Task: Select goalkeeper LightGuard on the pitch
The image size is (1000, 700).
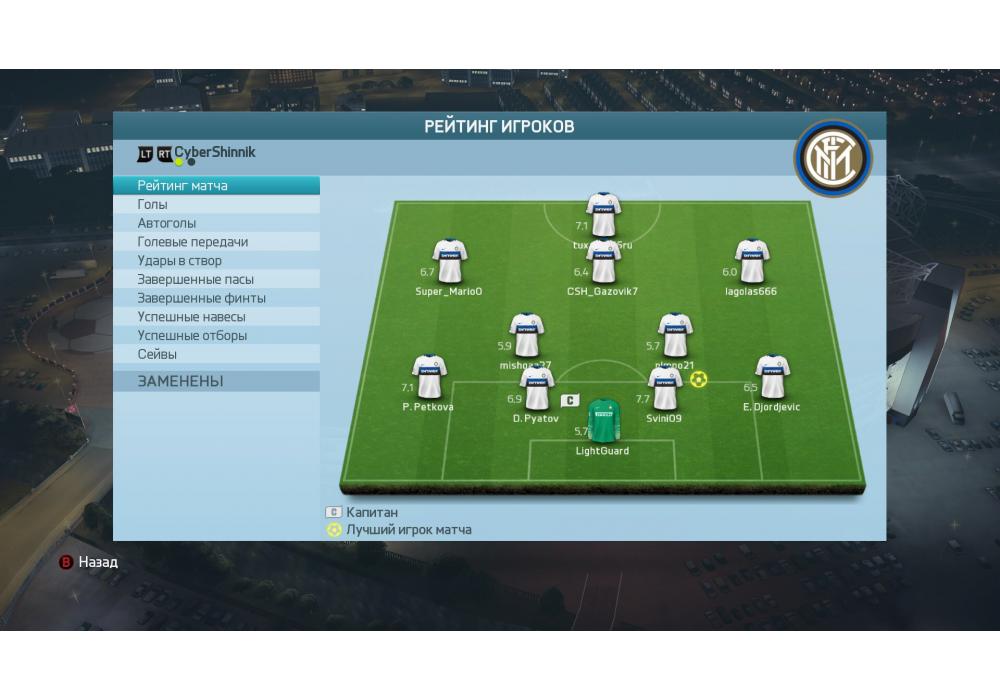Action: (602, 422)
